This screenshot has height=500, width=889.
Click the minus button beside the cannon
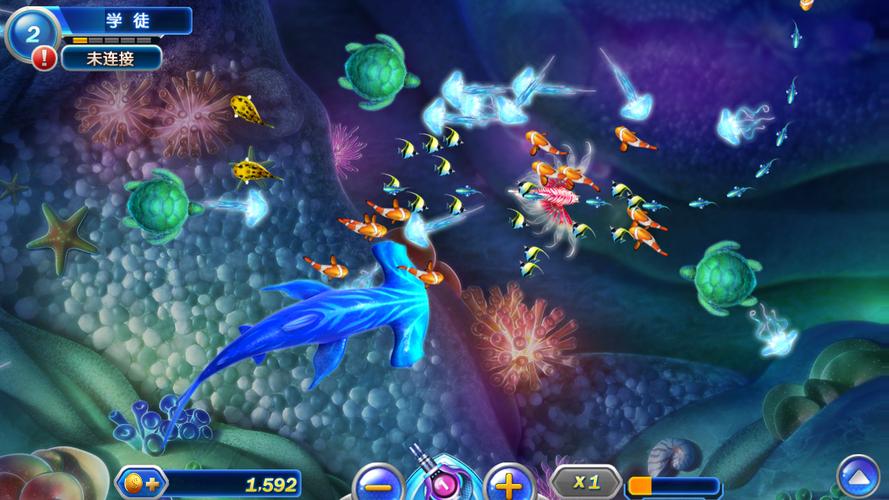378,484
